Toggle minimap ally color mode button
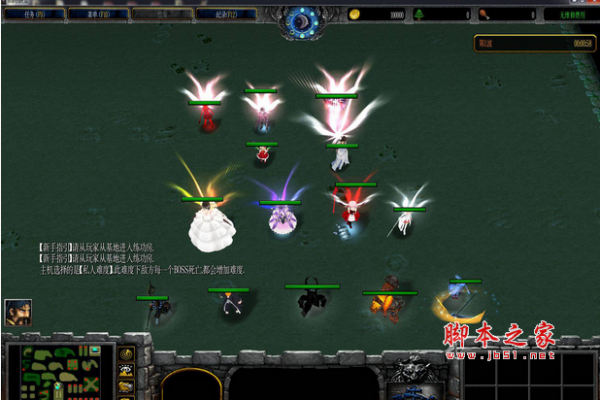 pos(126,386)
